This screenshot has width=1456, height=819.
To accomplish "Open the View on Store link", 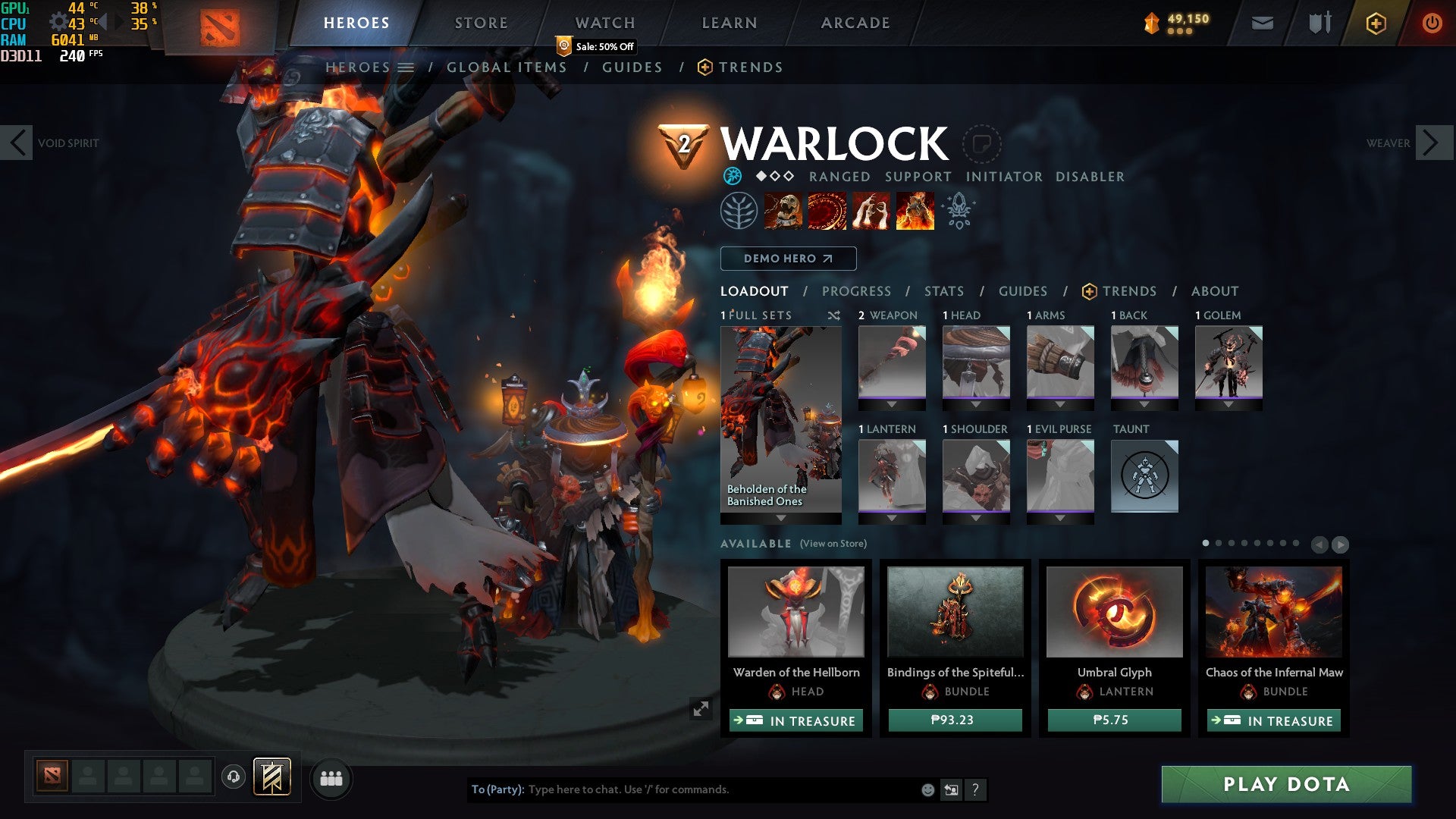I will click(x=832, y=544).
